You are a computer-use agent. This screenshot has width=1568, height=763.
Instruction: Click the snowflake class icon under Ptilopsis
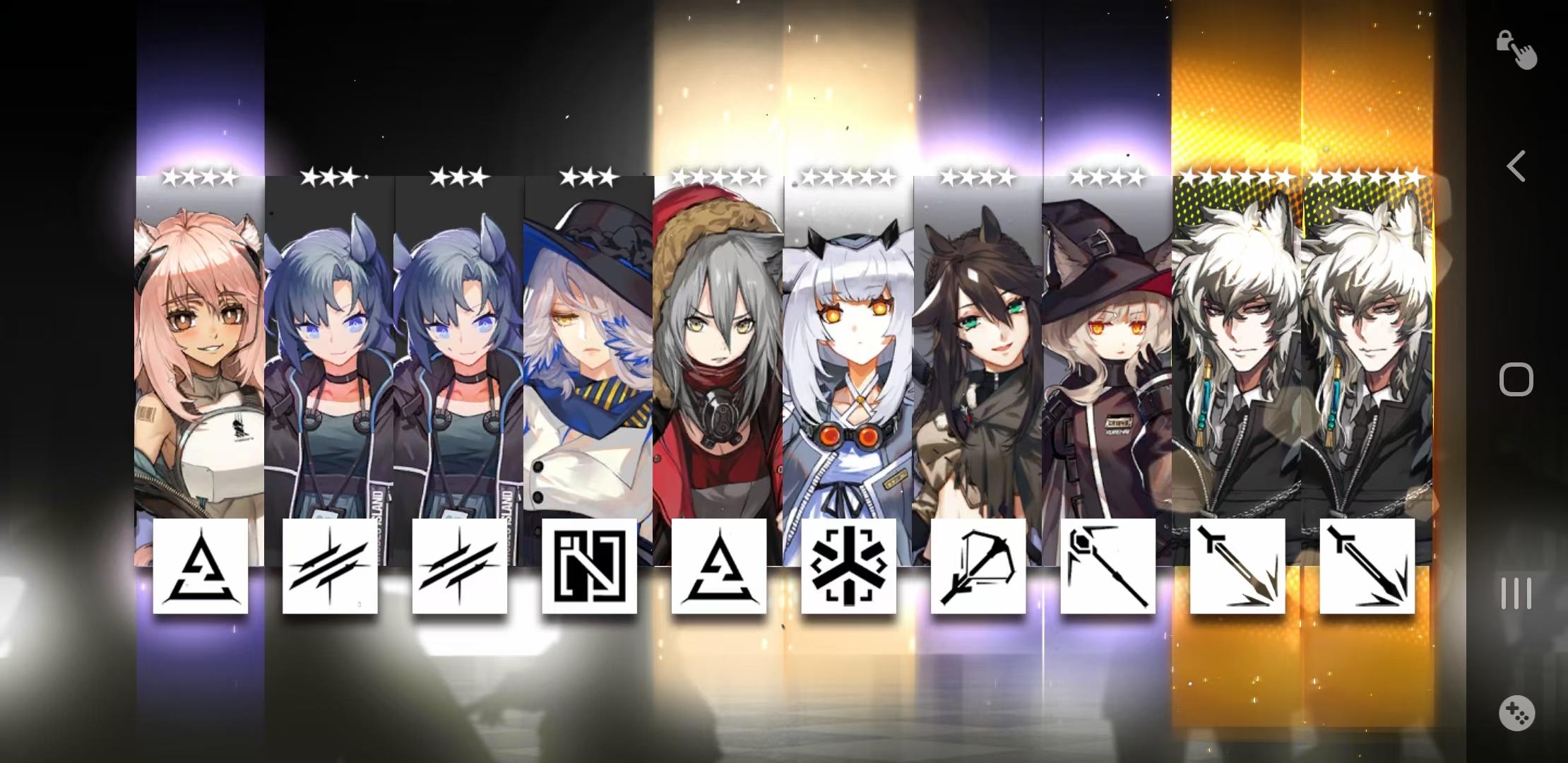click(x=847, y=569)
